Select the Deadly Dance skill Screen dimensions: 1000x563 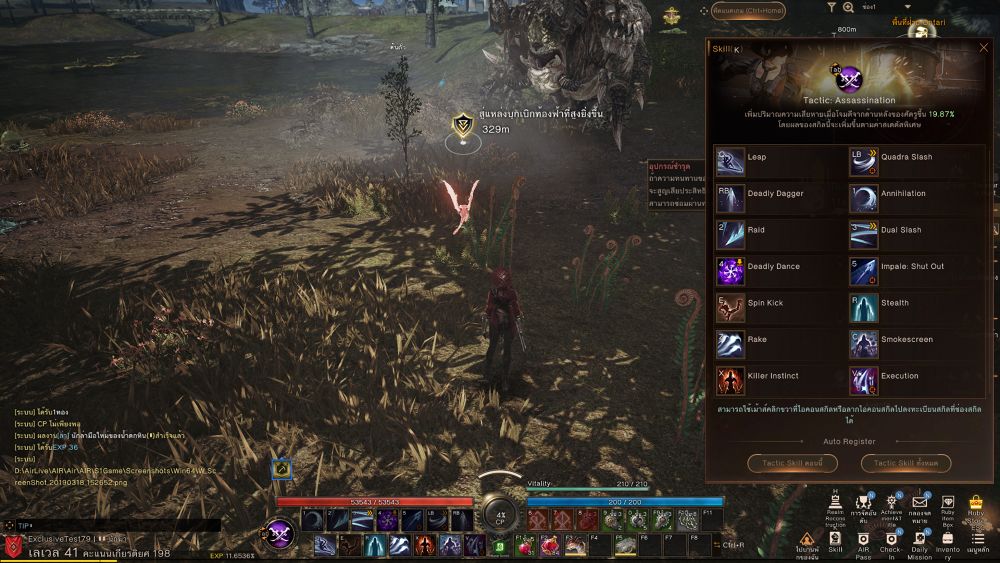(x=730, y=268)
